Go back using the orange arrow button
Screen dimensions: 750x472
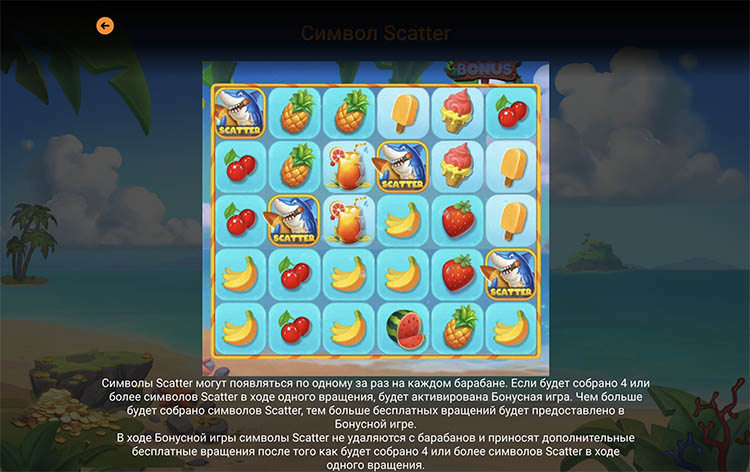coord(105,26)
